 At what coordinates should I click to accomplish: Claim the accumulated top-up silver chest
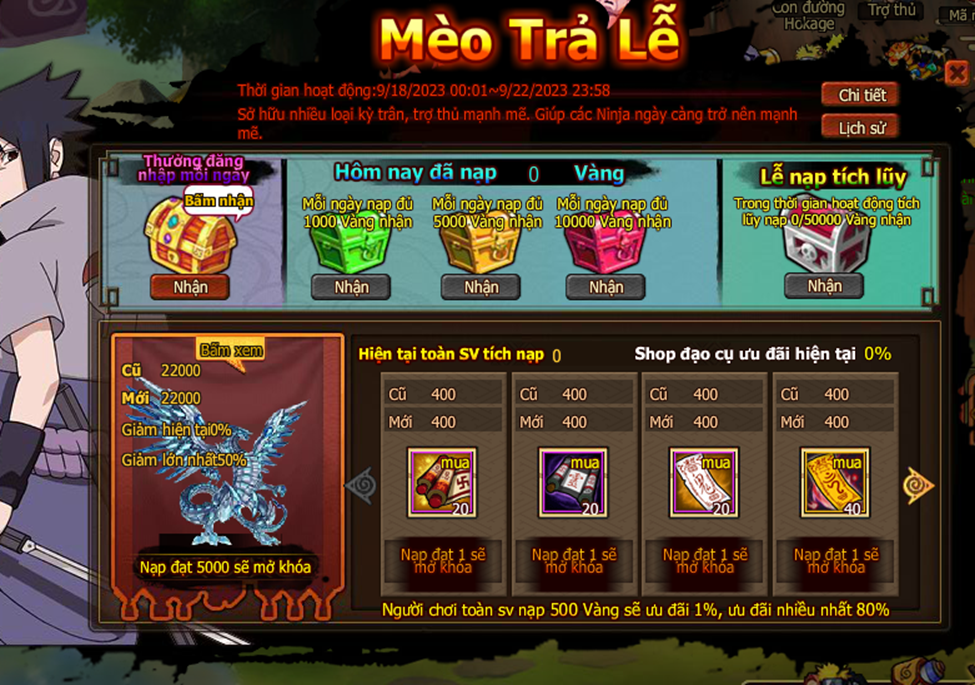point(824,286)
